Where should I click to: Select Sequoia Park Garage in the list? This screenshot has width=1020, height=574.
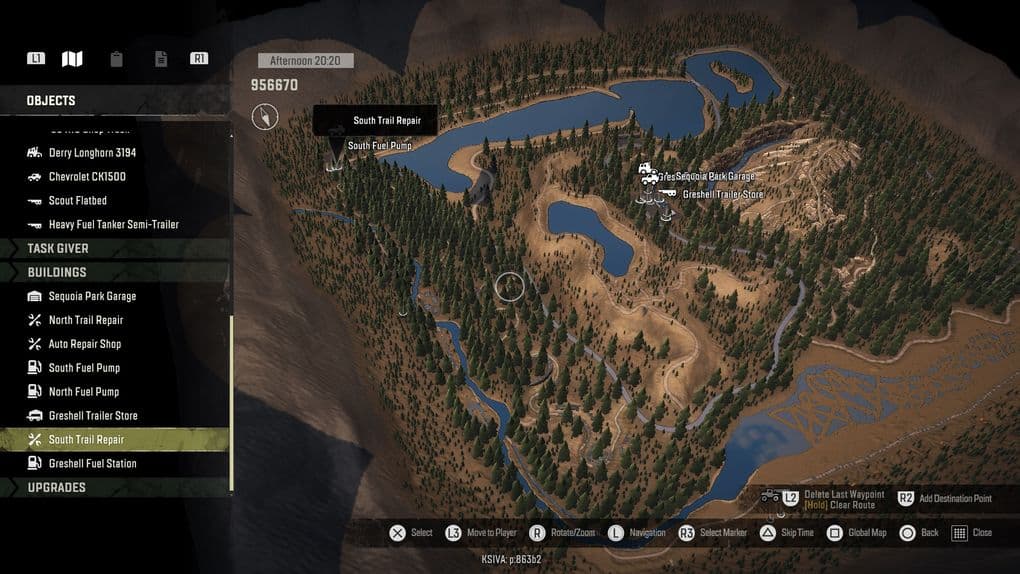coord(92,296)
